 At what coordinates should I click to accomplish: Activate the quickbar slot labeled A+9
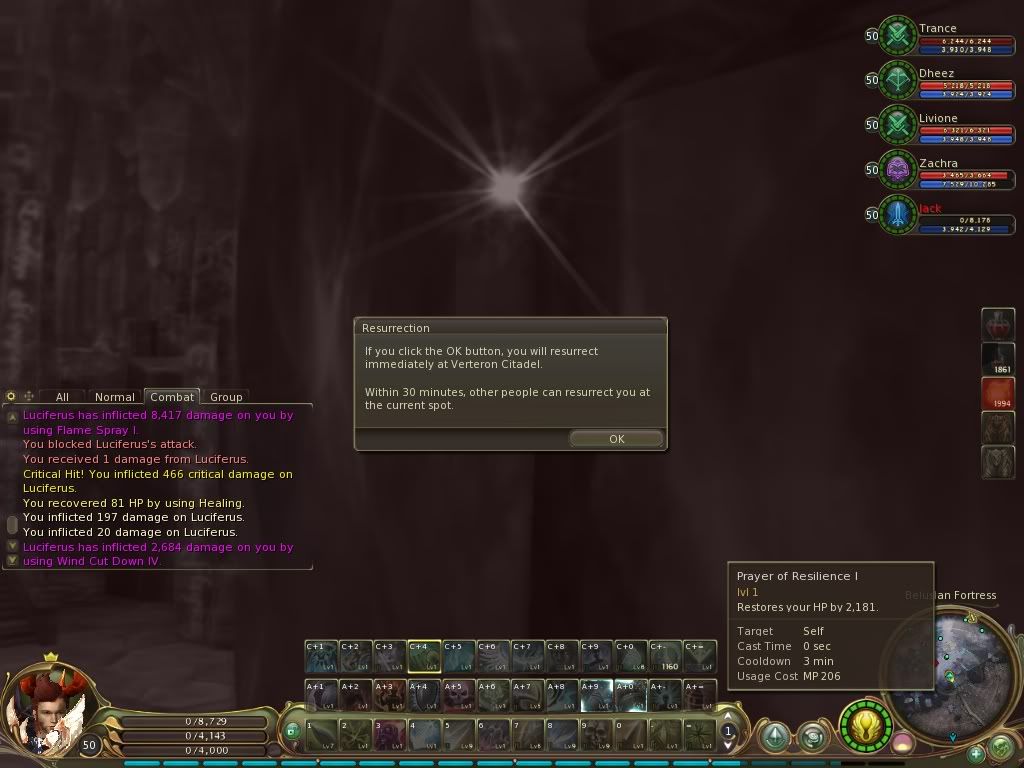point(596,695)
